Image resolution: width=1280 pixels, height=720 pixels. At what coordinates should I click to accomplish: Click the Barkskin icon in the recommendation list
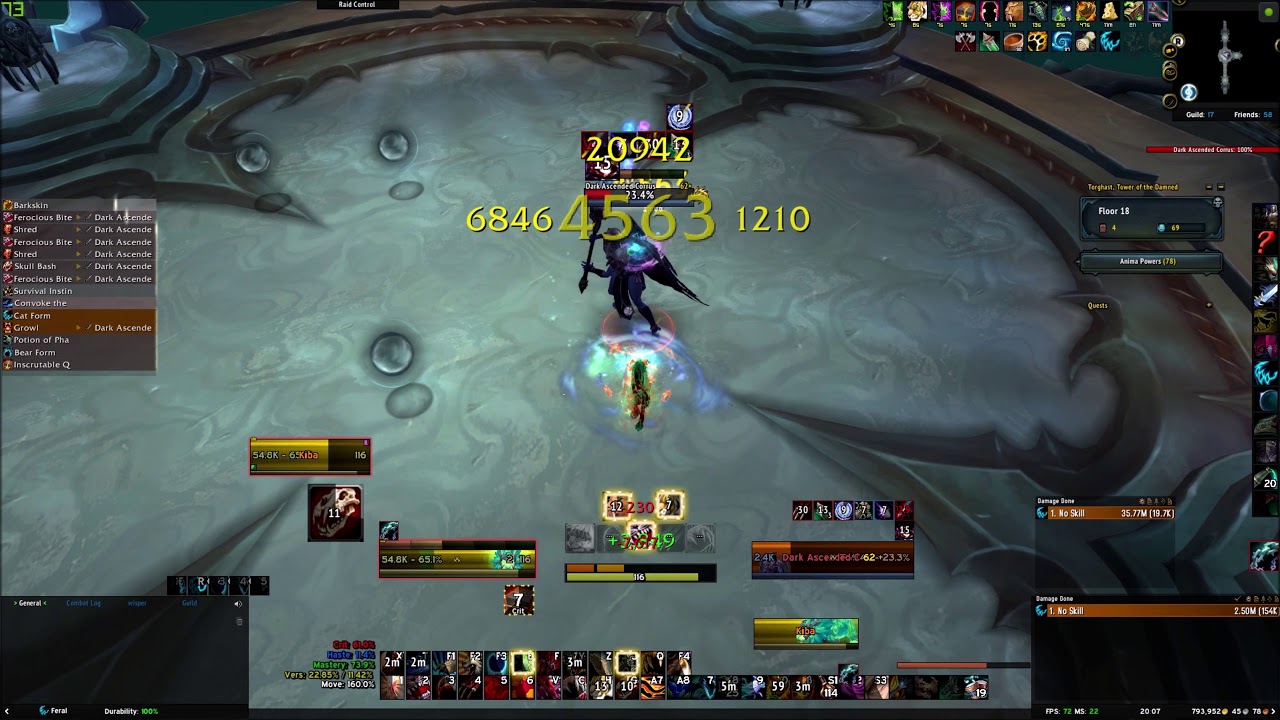click(10, 205)
